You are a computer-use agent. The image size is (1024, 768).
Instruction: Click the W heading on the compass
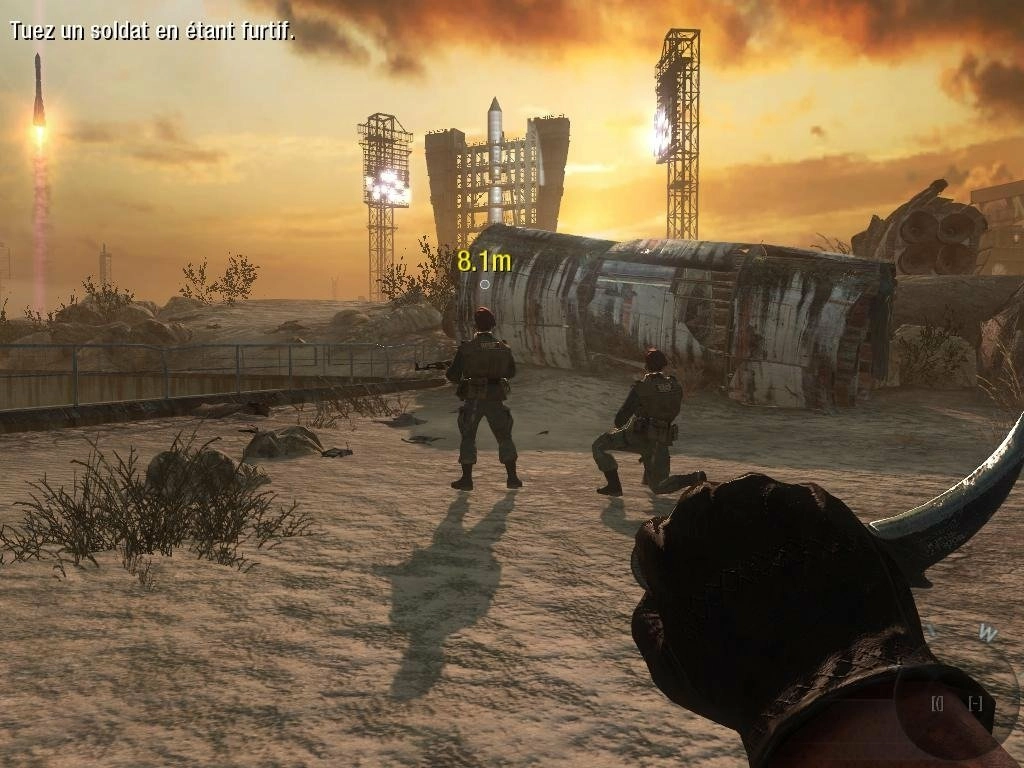coord(987,633)
